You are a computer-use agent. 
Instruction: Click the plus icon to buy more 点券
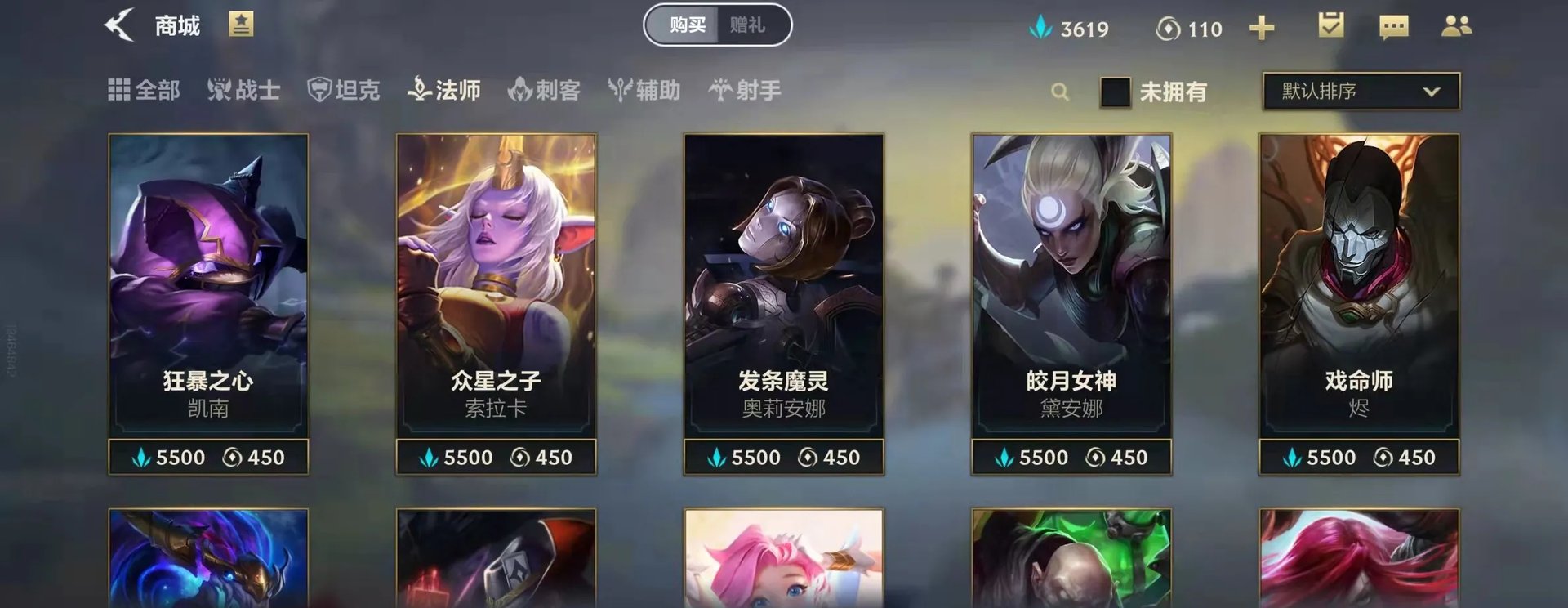tap(1262, 28)
